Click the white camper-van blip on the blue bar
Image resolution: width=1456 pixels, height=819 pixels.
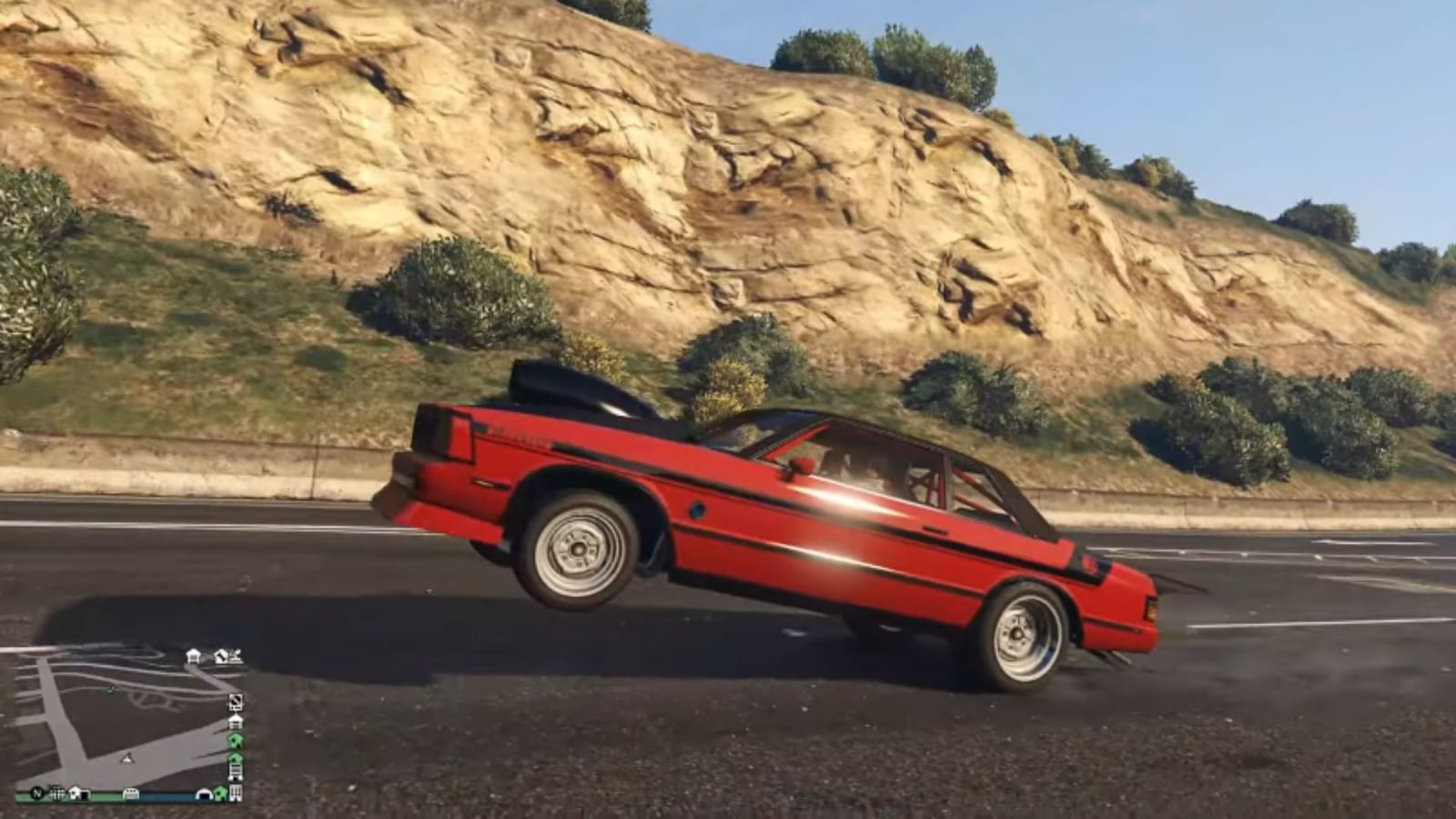(x=131, y=794)
